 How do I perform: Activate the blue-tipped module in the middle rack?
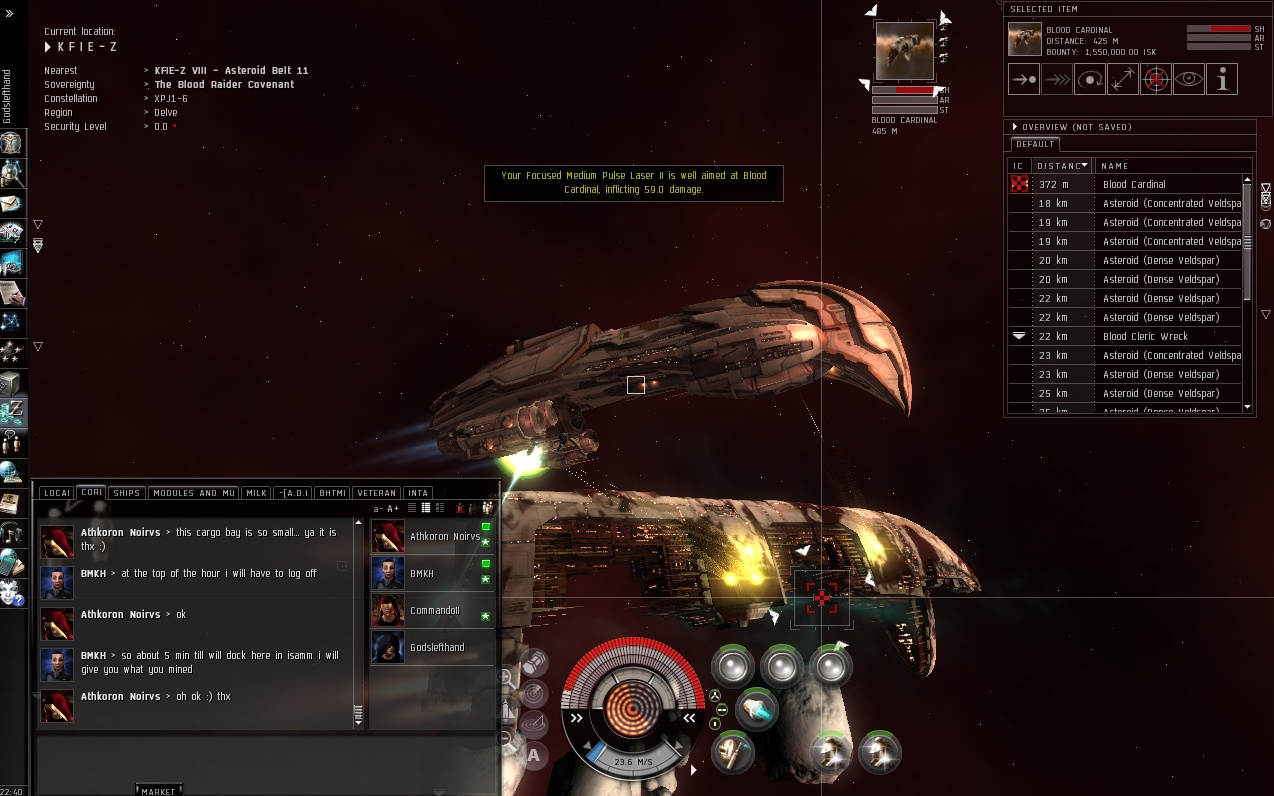point(757,709)
